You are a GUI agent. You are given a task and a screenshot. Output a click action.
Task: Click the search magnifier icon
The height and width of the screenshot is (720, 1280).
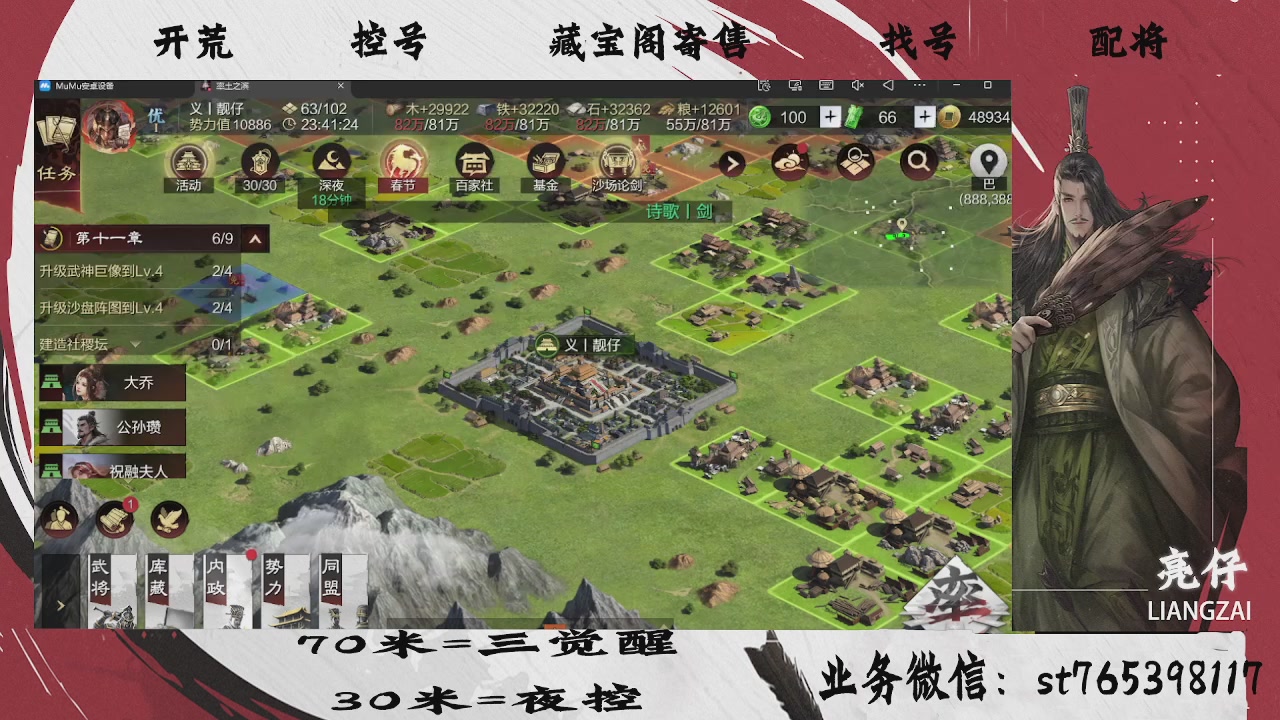click(x=919, y=160)
